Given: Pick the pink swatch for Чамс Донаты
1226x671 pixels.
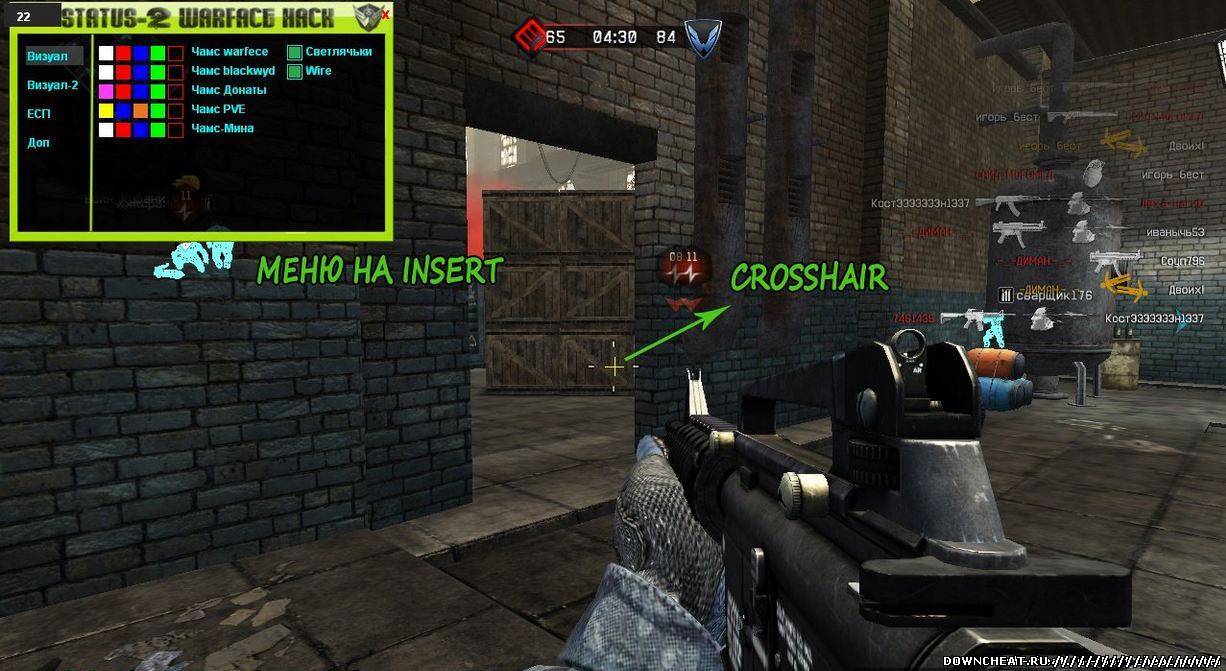Looking at the screenshot, I should pos(106,91).
